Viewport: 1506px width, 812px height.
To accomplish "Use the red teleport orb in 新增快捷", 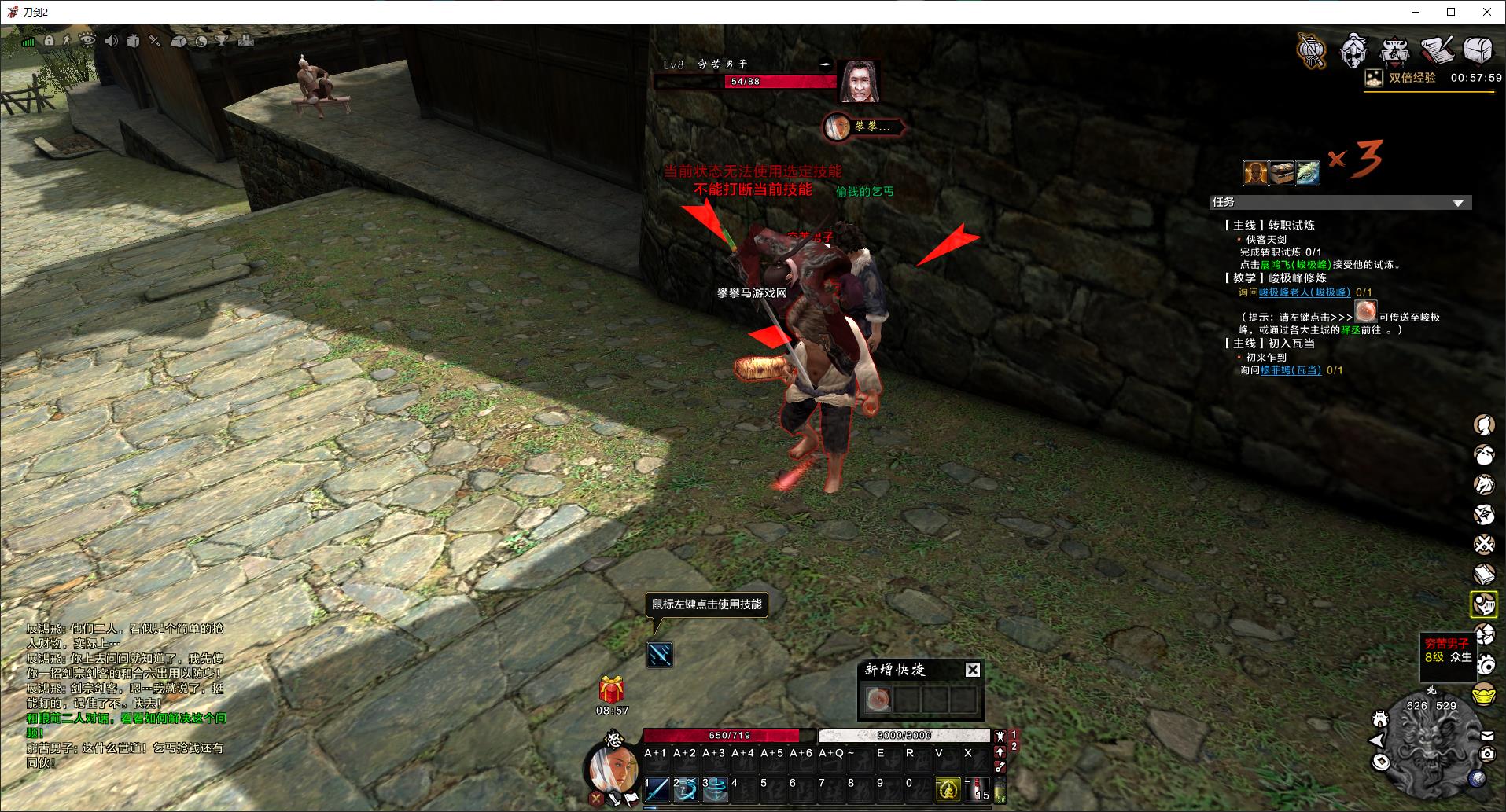I will click(x=878, y=699).
